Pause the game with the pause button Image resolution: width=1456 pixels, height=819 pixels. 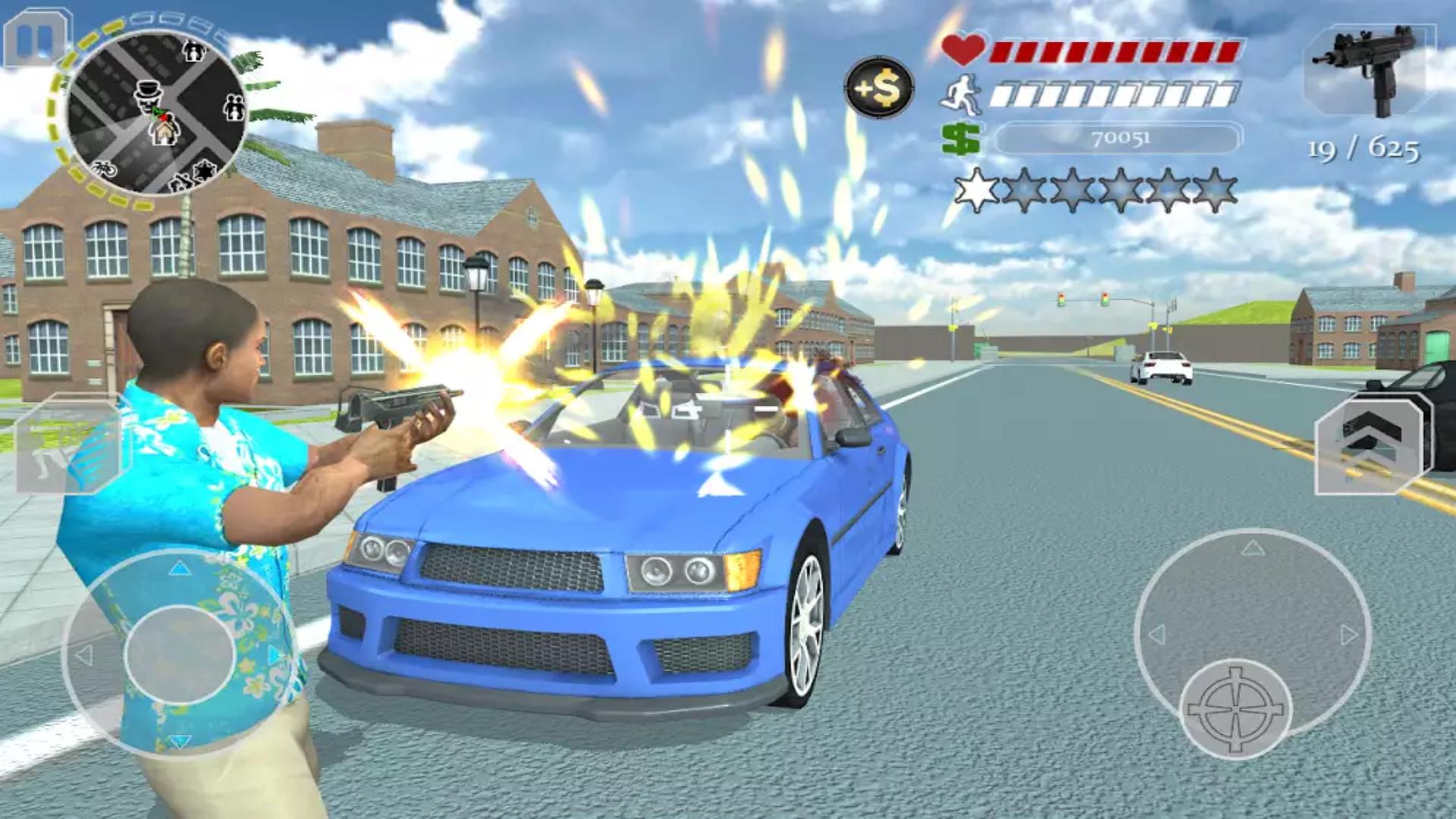(x=34, y=39)
